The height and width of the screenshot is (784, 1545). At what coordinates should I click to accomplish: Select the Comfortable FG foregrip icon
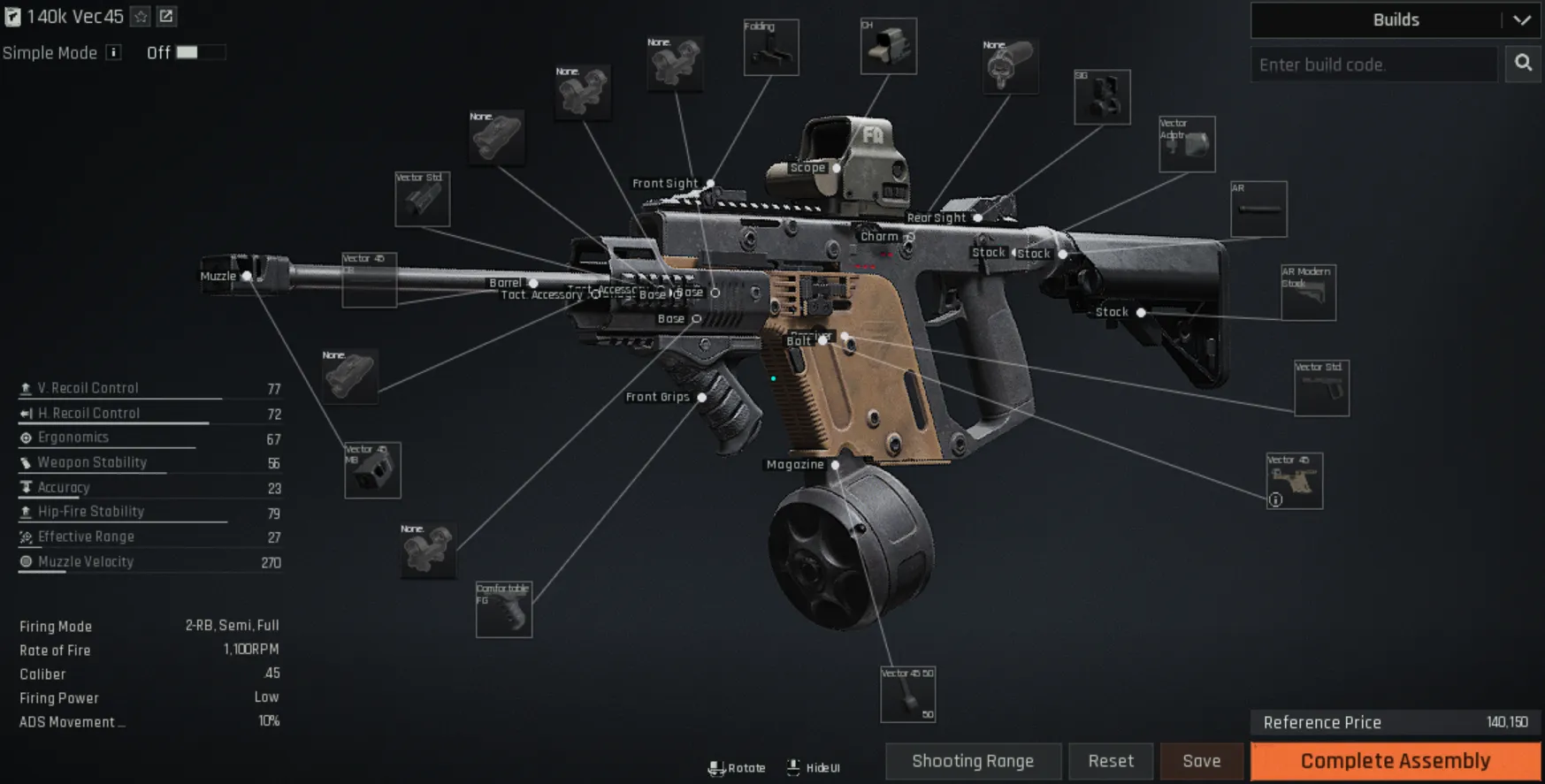(503, 611)
